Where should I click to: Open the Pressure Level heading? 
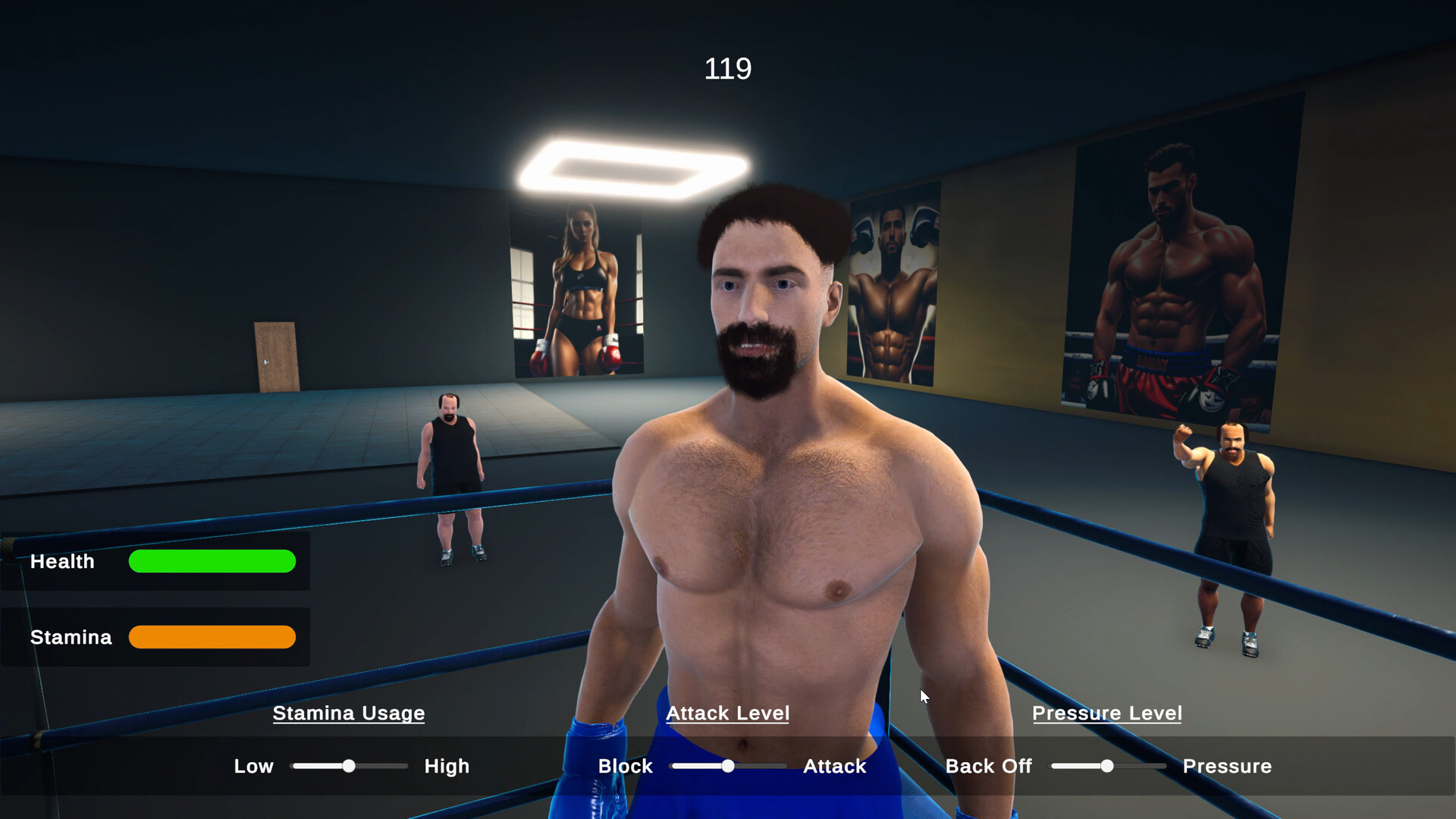tap(1107, 713)
